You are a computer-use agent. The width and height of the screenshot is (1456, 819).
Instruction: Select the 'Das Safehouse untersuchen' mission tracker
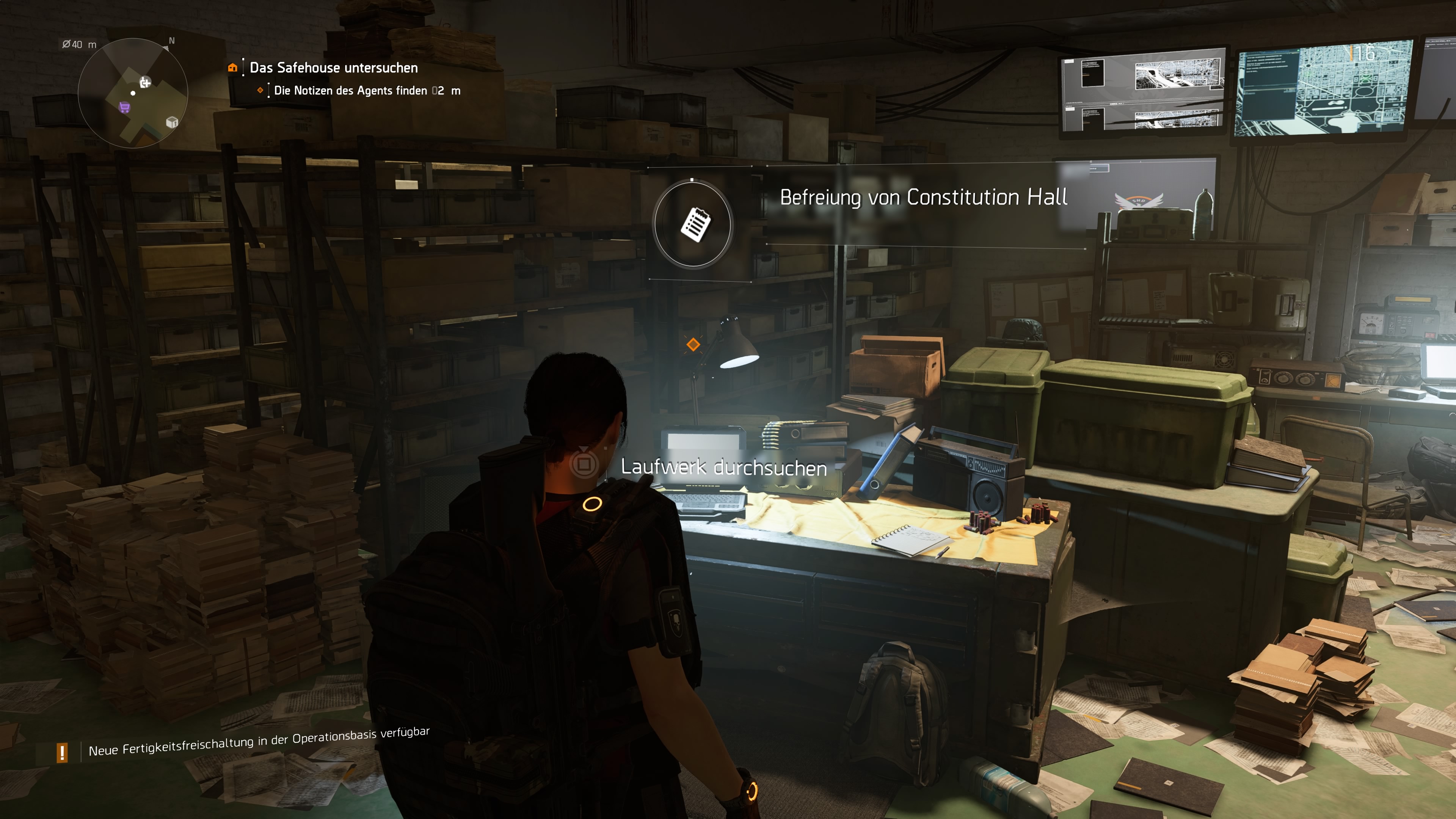click(x=334, y=68)
